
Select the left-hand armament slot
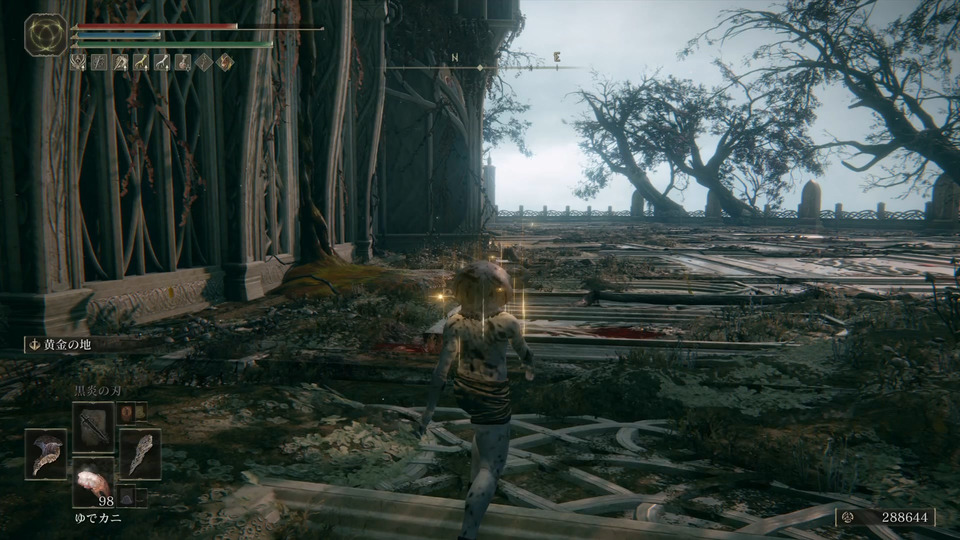[46, 453]
